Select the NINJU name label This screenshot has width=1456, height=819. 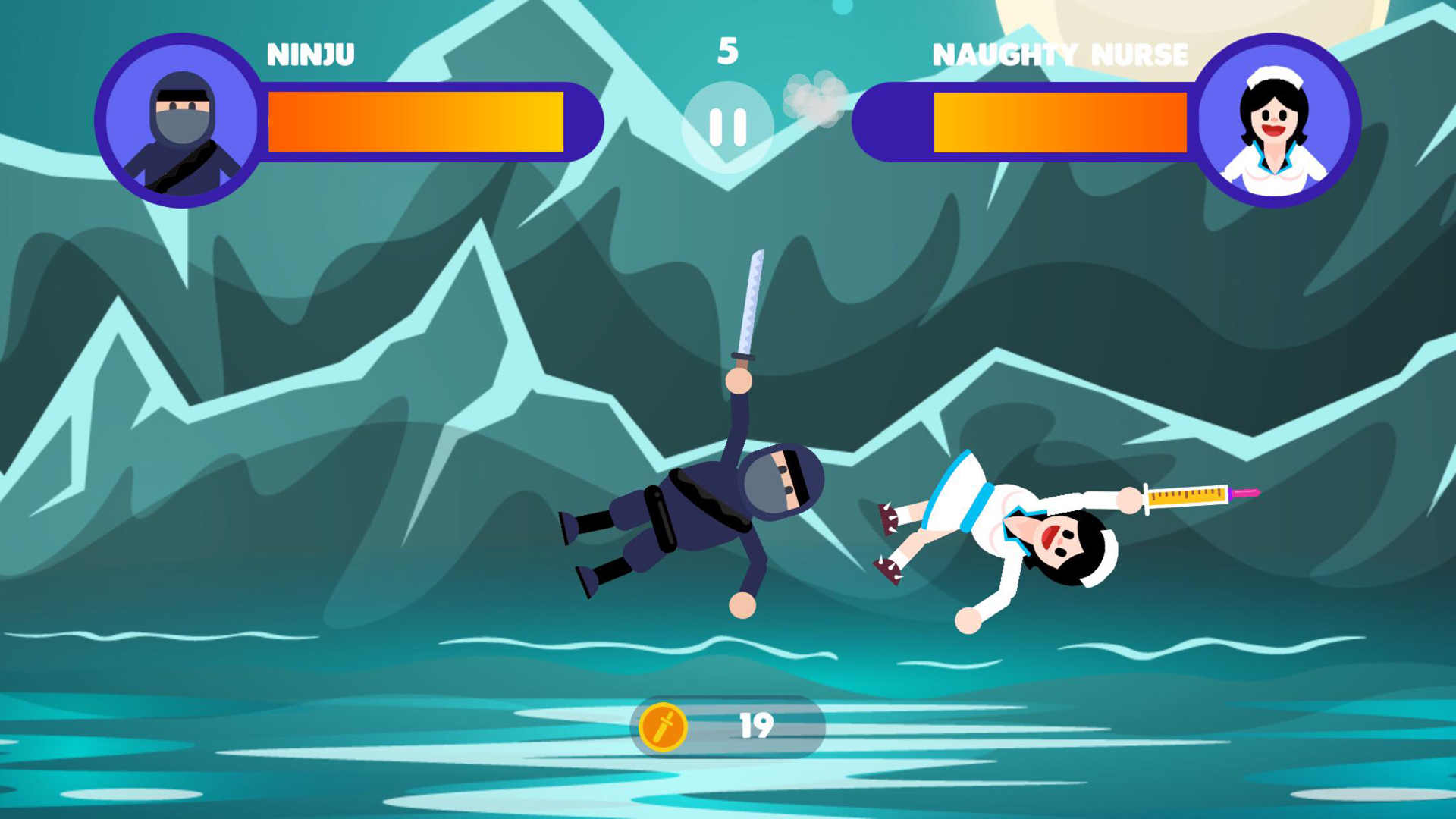click(x=311, y=55)
